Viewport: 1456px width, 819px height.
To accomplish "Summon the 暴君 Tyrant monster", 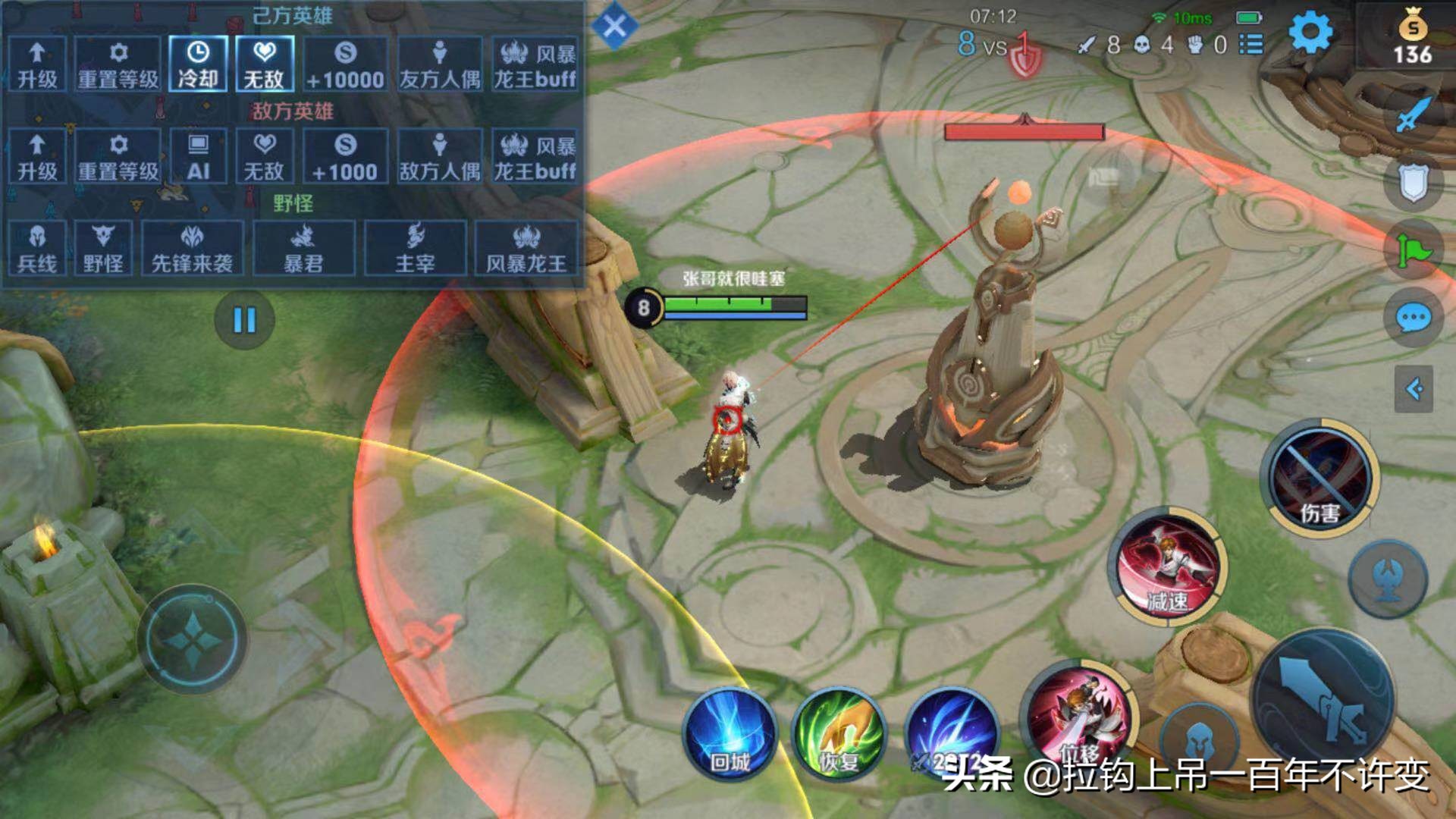I will click(303, 248).
